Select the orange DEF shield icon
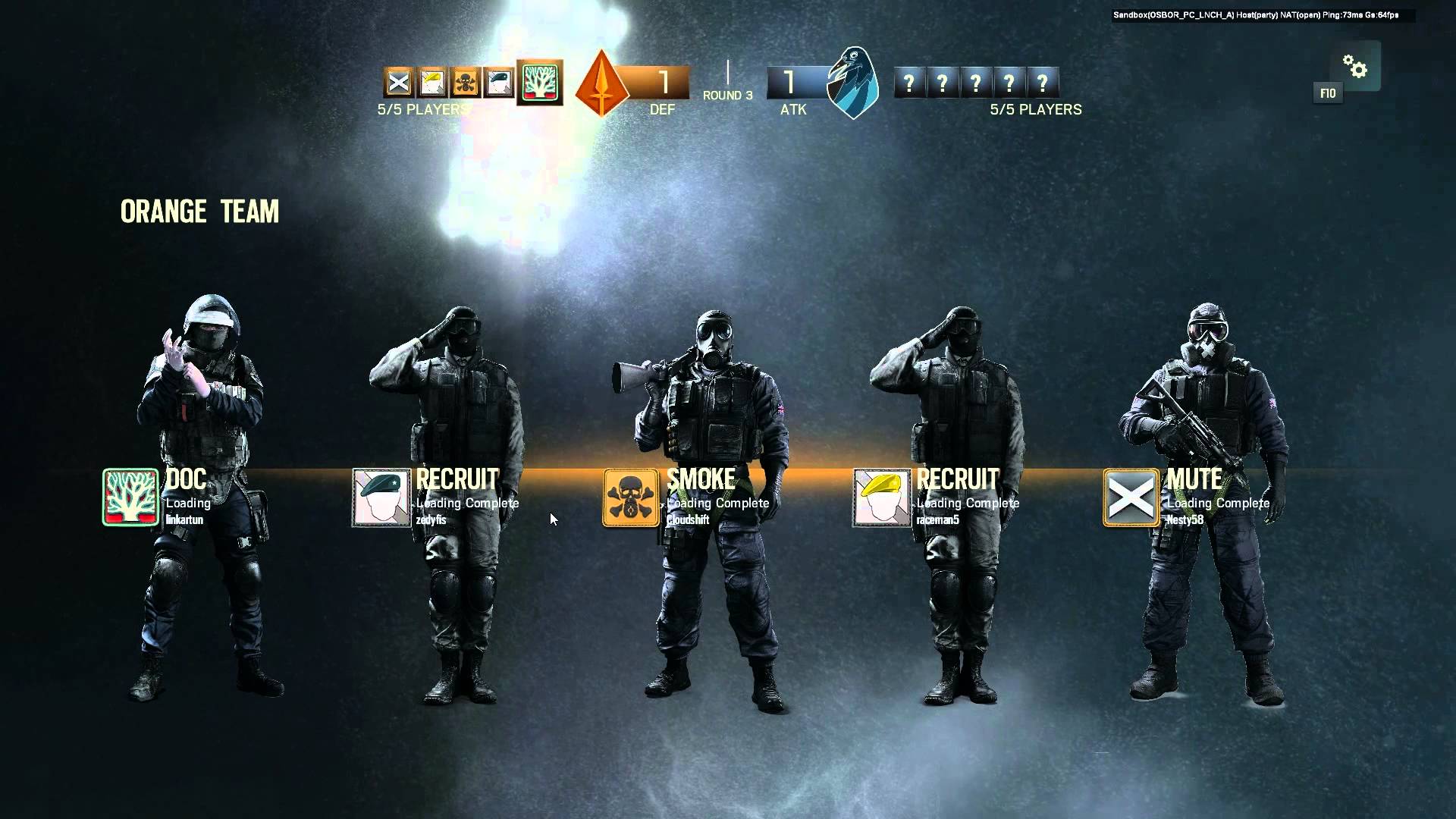The width and height of the screenshot is (1456, 819). click(x=601, y=83)
